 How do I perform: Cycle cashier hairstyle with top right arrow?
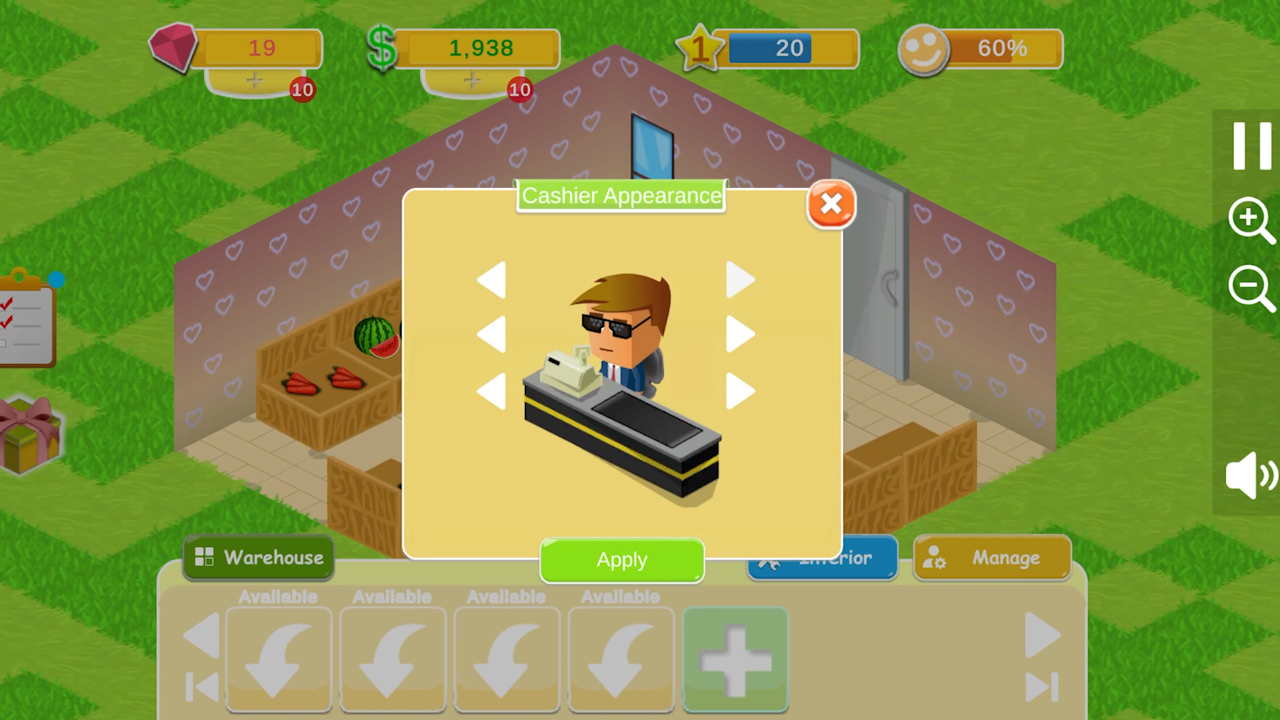click(739, 280)
